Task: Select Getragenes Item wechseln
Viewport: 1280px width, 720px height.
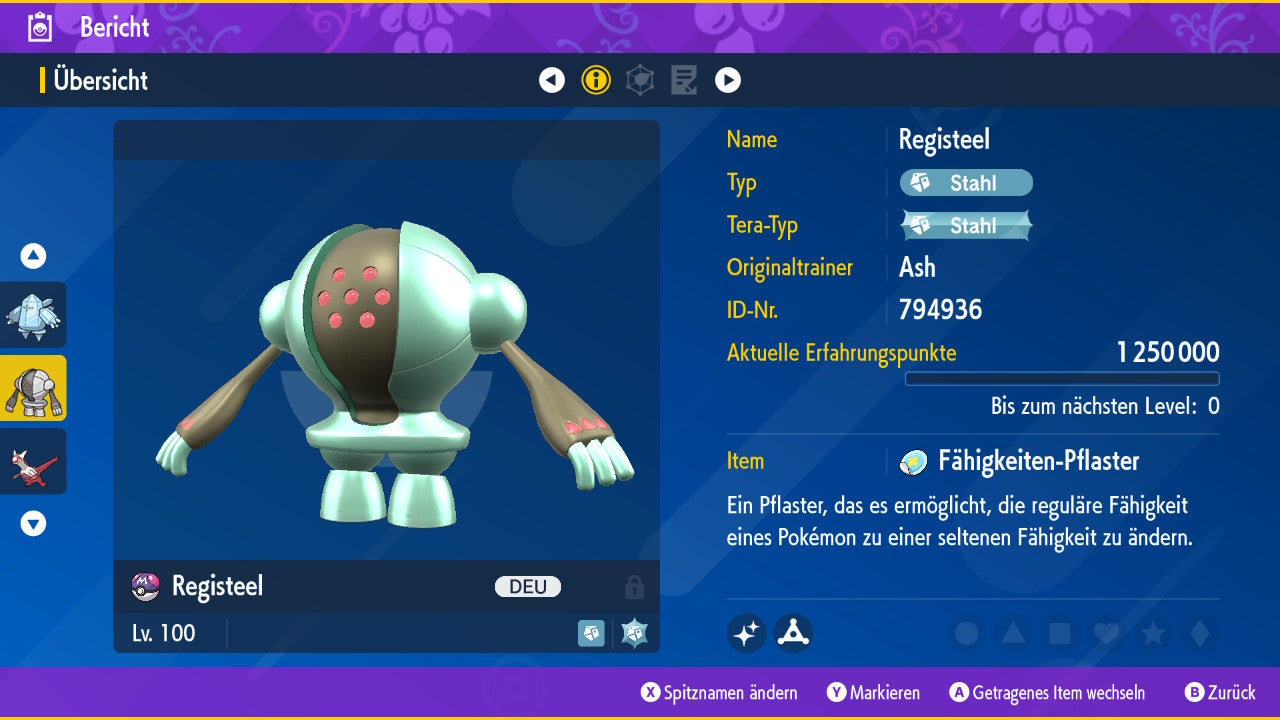Action: point(1047,692)
